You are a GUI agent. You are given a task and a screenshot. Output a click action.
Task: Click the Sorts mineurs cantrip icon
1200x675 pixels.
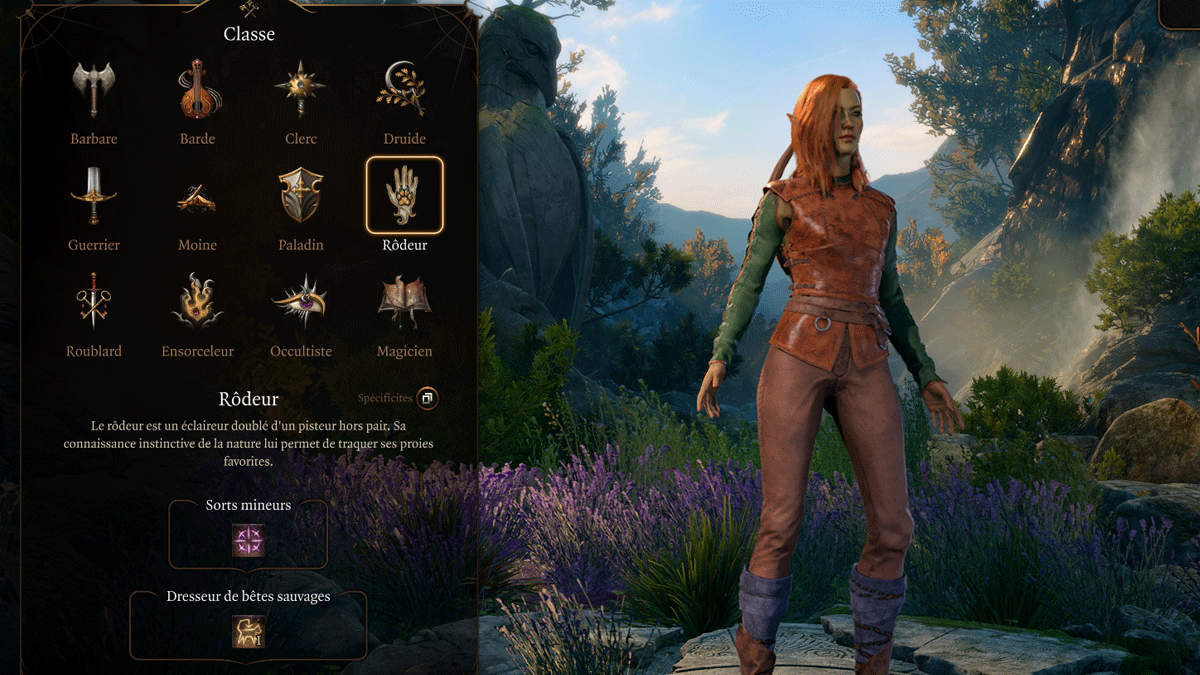coord(248,541)
